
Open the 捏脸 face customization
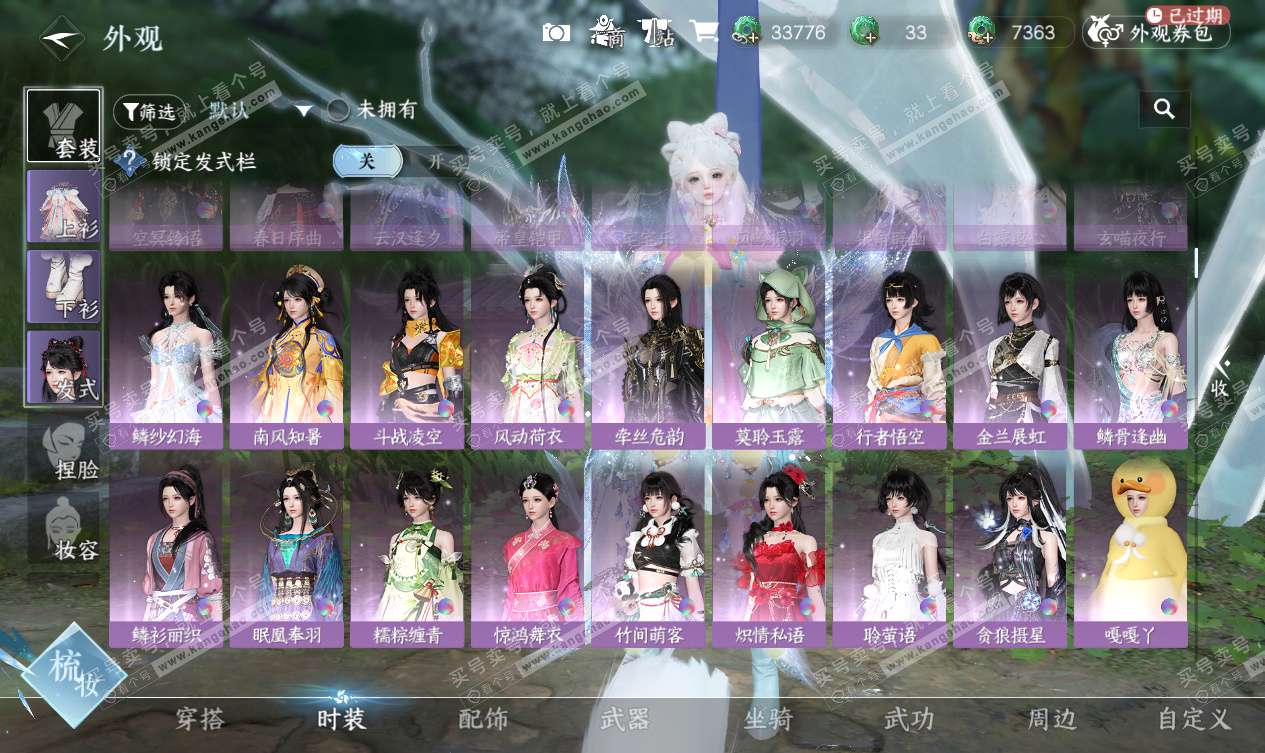point(64,447)
